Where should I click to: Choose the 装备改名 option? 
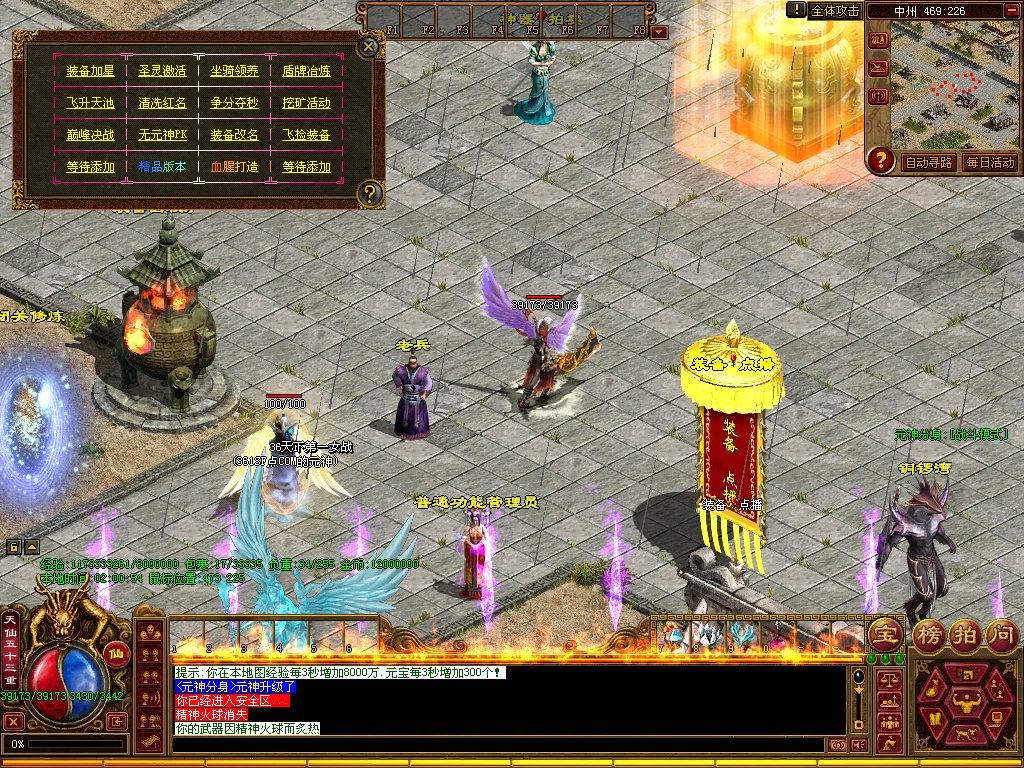click(234, 135)
